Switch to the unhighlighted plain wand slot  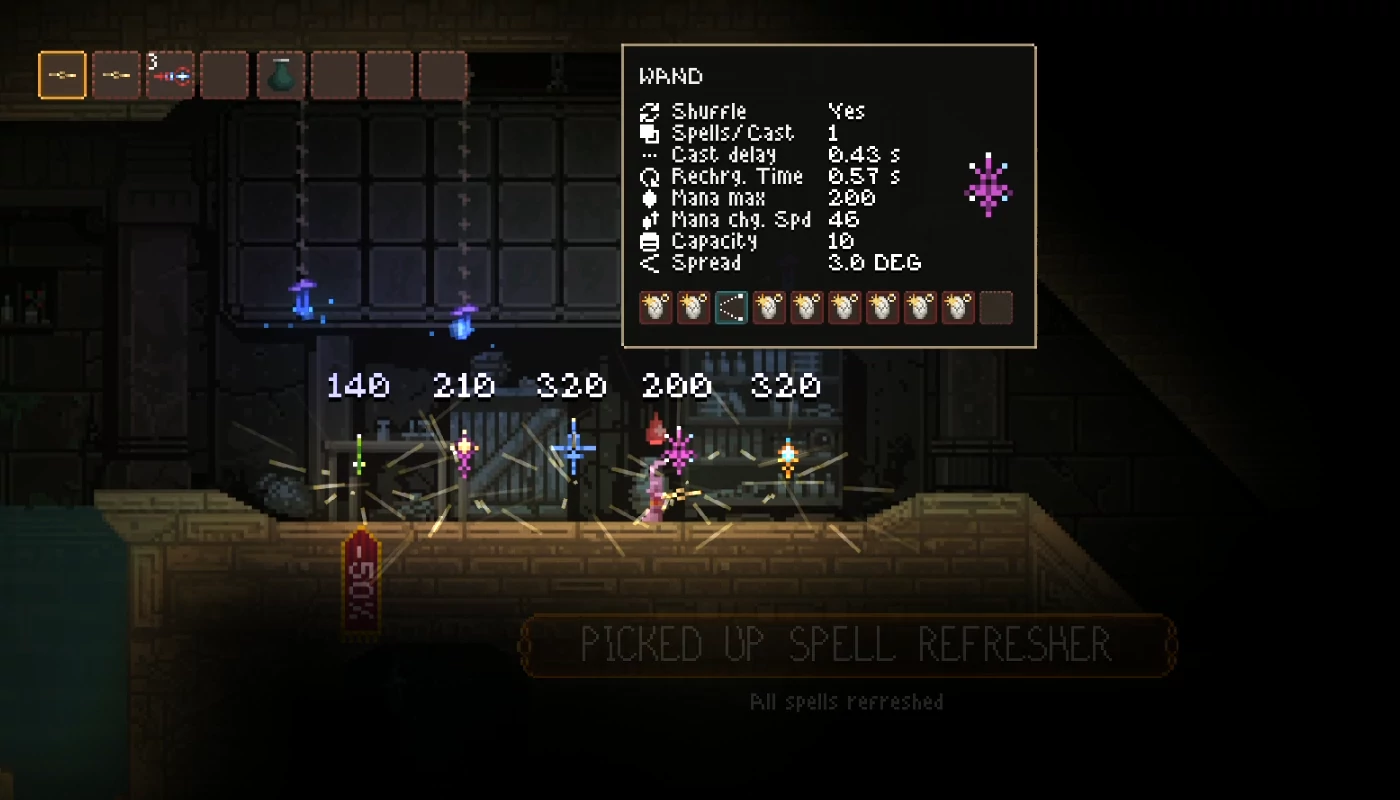pyautogui.click(x=116, y=75)
